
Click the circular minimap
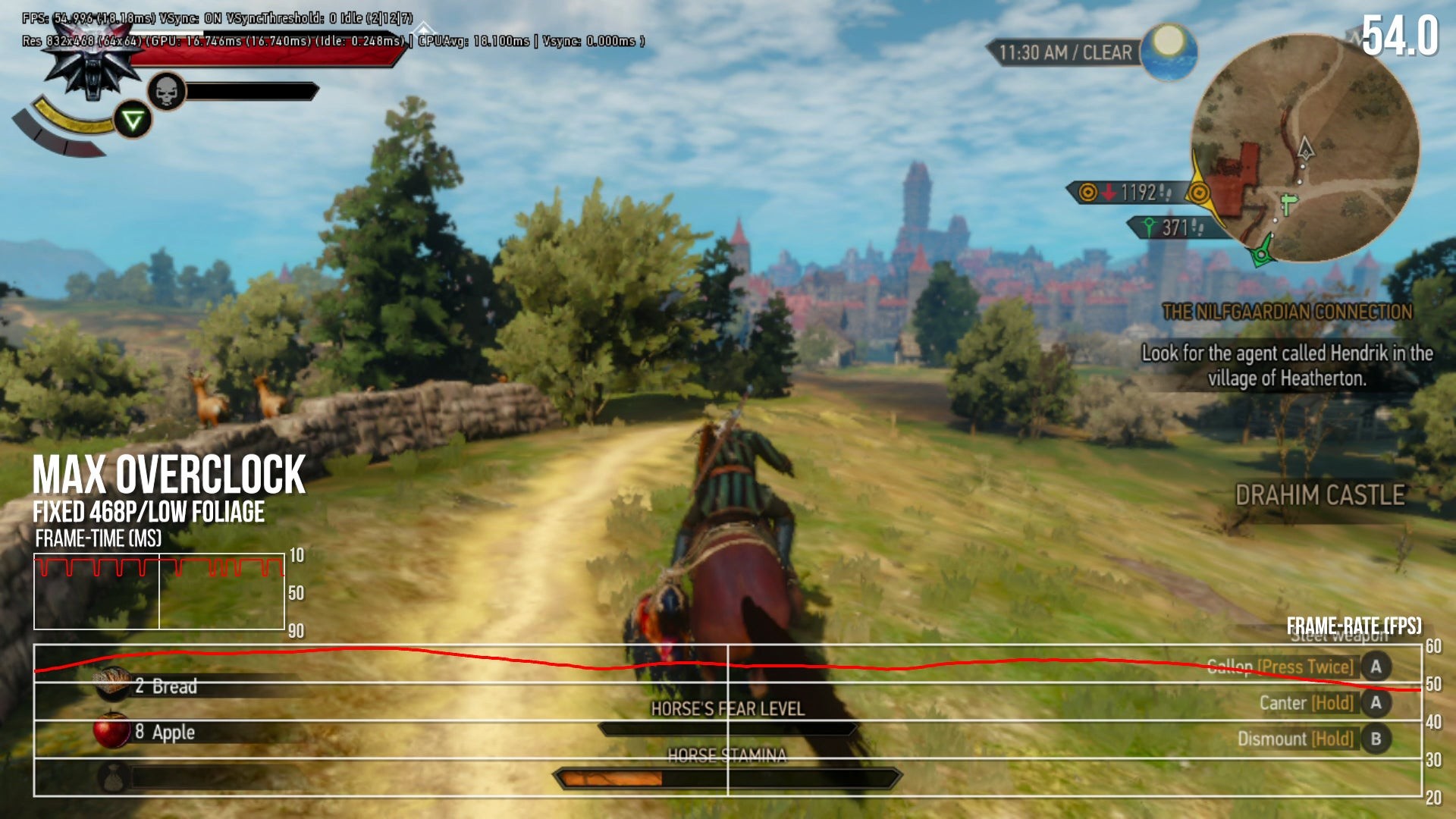1304,148
